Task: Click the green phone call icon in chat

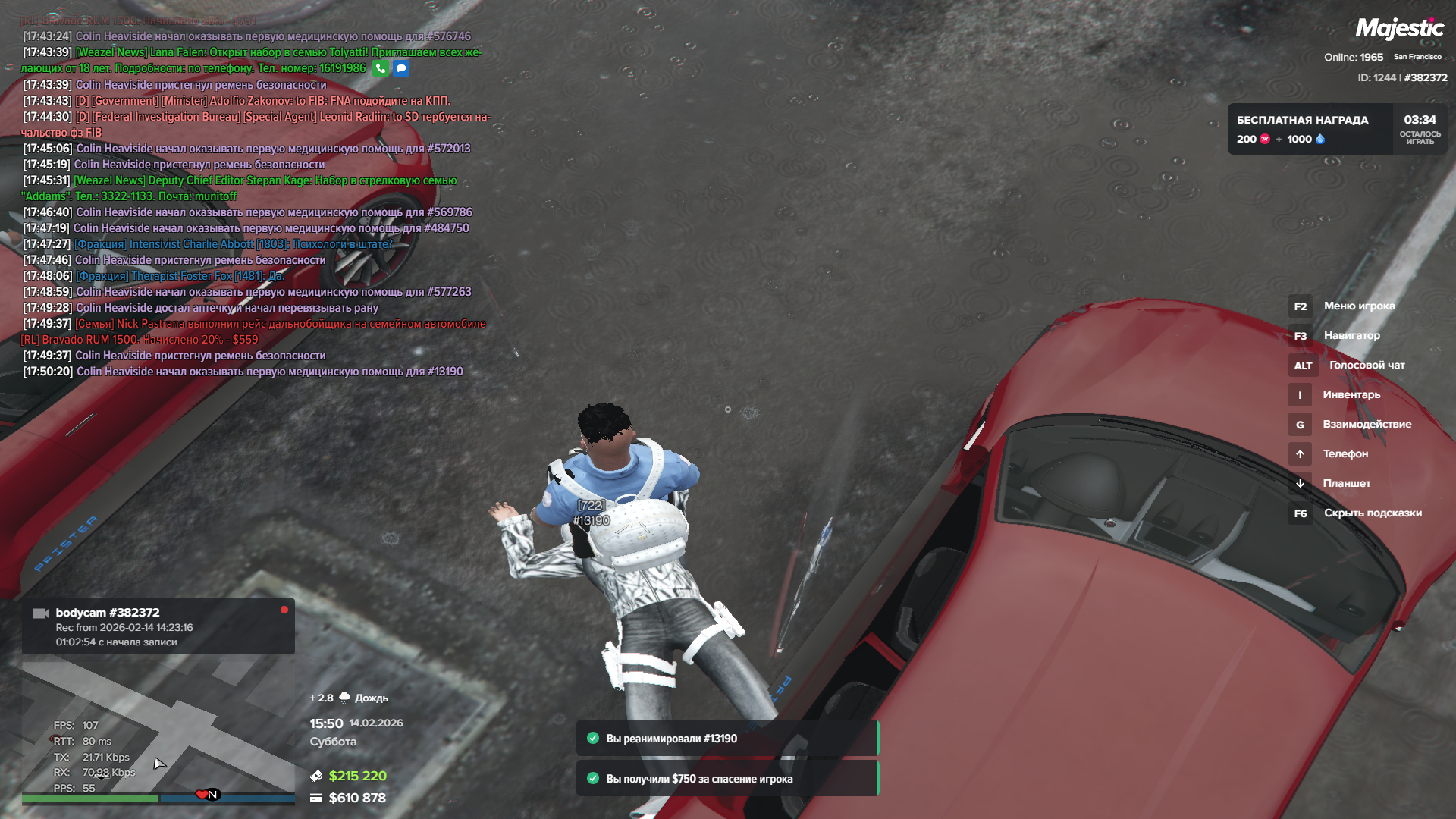Action: [381, 68]
